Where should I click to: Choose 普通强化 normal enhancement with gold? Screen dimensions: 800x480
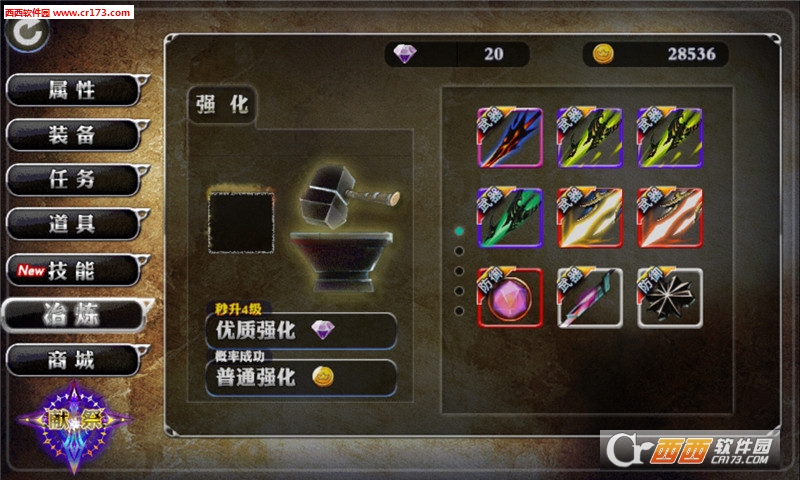pyautogui.click(x=300, y=377)
